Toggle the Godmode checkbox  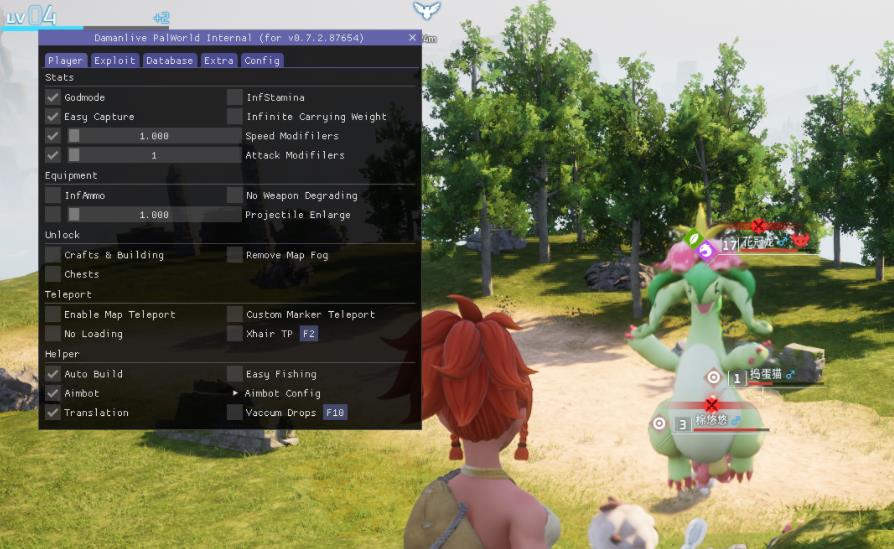coord(53,97)
